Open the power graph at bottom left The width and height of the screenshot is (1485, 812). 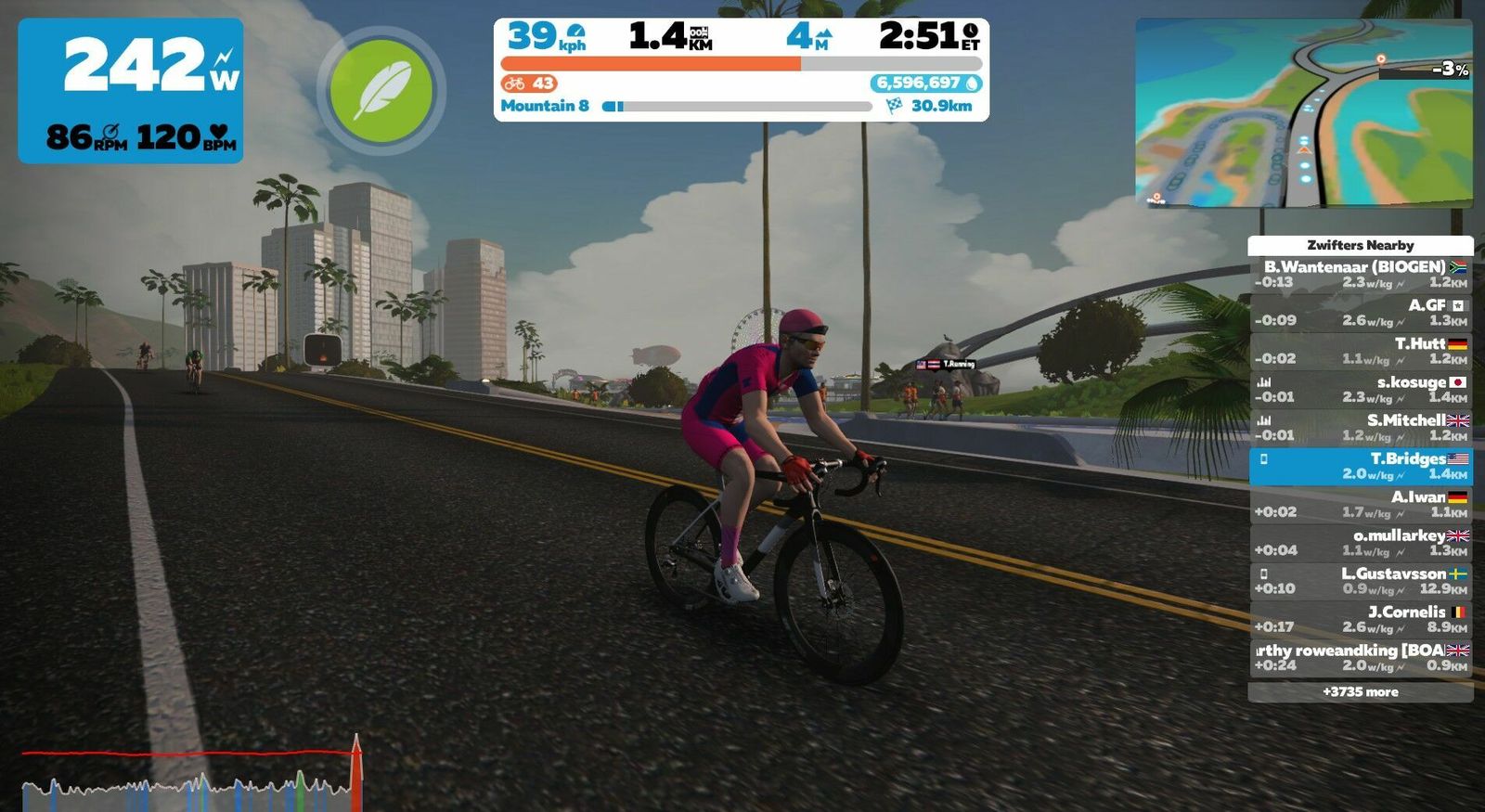coord(190,775)
